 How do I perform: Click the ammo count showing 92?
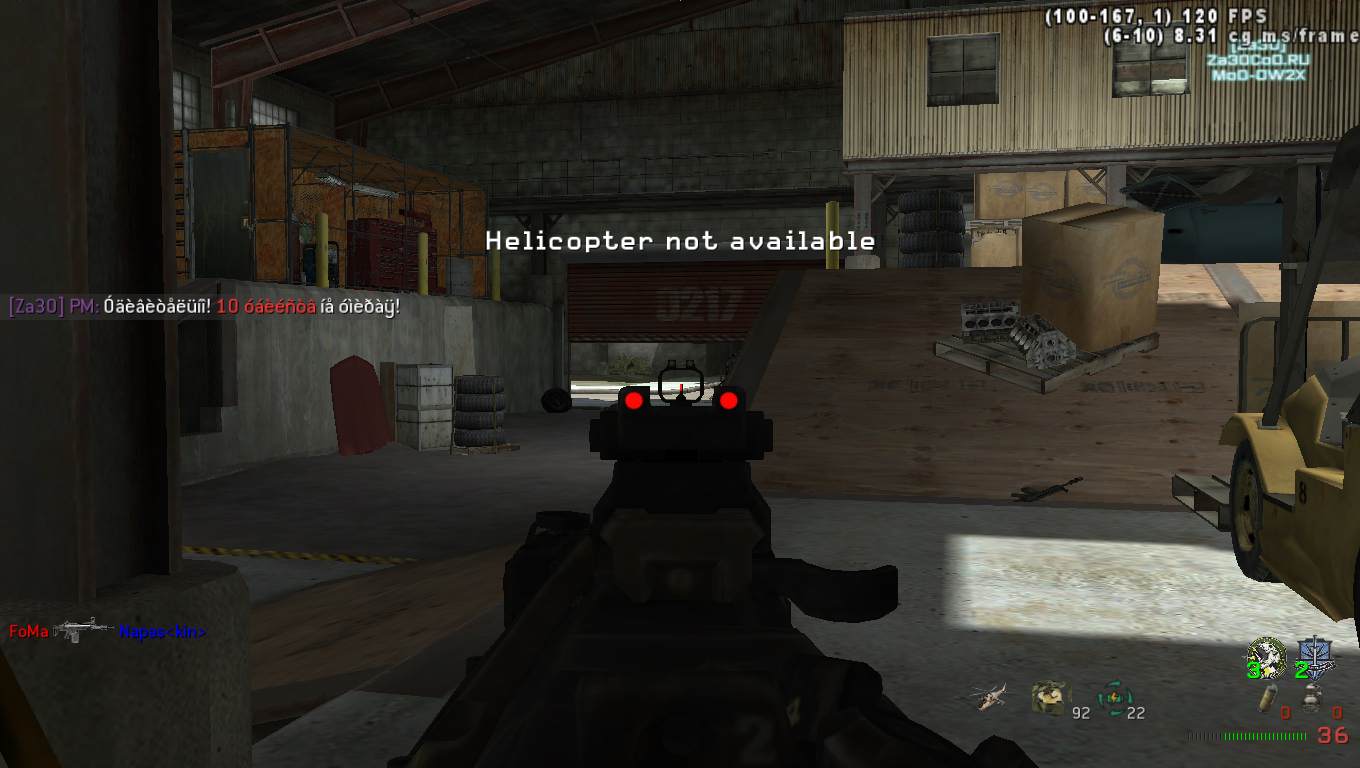[1081, 712]
